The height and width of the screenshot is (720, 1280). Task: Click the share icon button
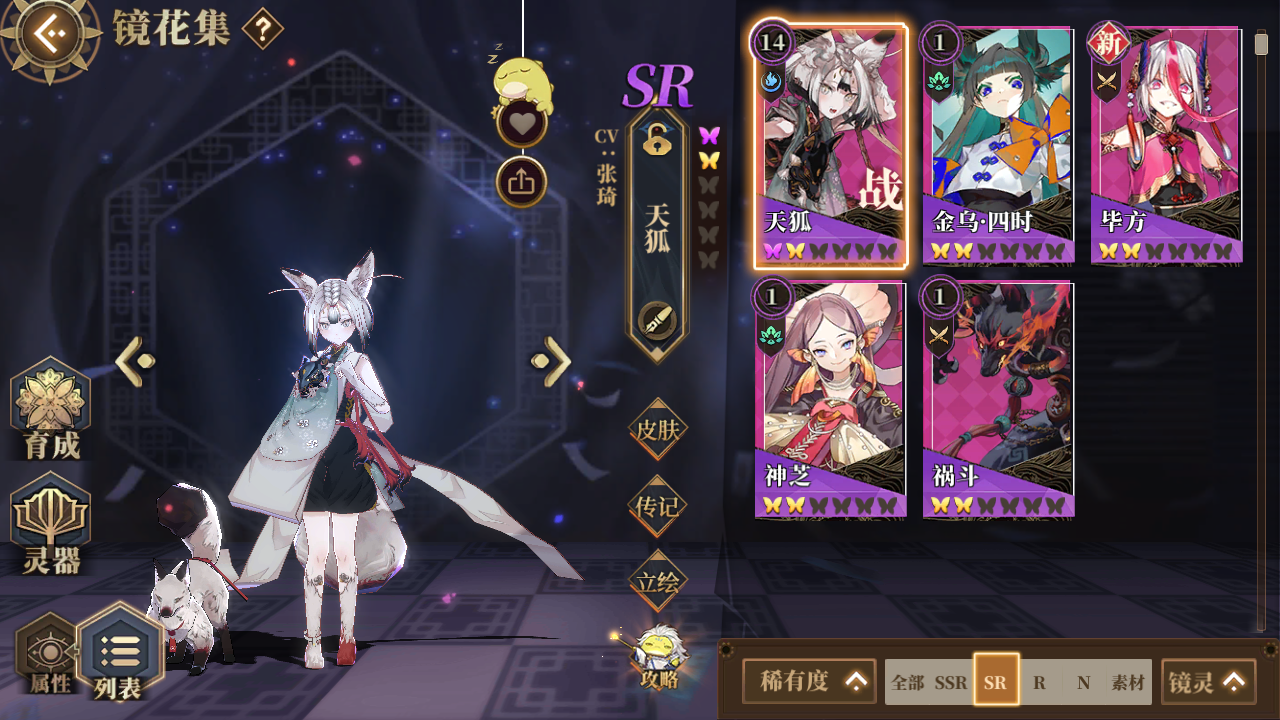tap(521, 182)
